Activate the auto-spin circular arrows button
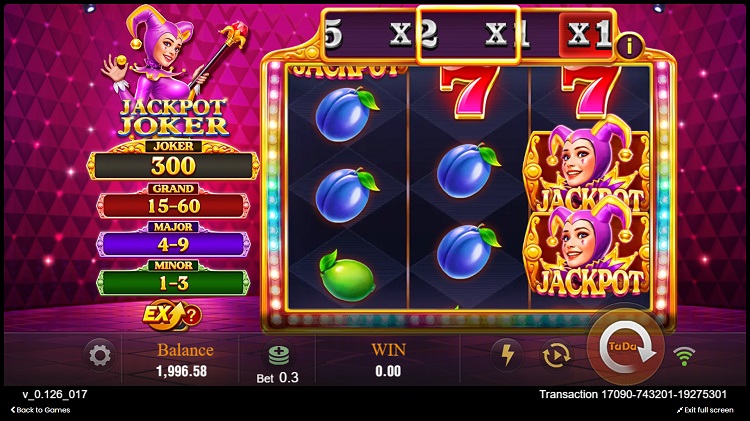Screen dimensions: 750x421 [555, 354]
